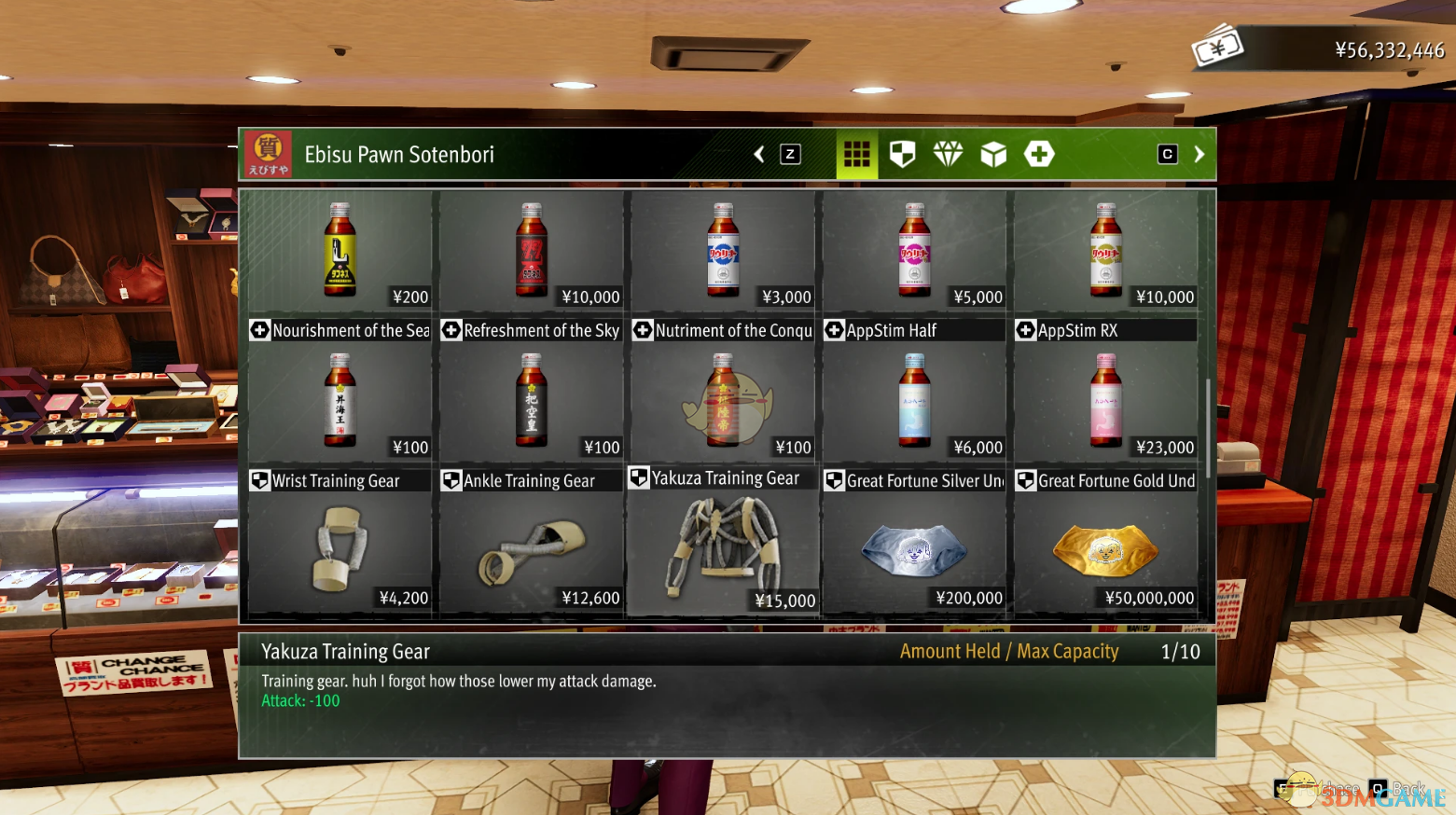Screen dimensions: 1456x815
Task: Select the diamond accessories category icon
Action: click(x=948, y=154)
